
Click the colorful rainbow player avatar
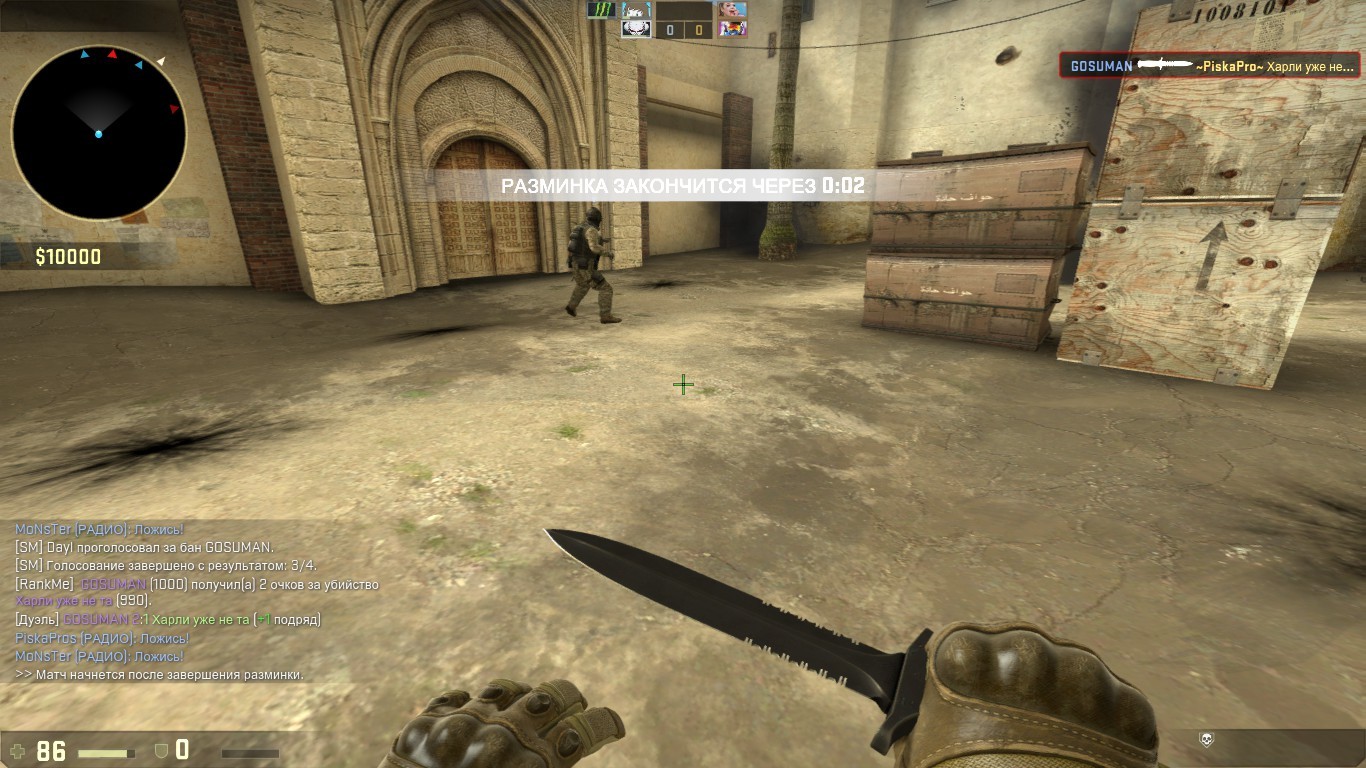[732, 29]
